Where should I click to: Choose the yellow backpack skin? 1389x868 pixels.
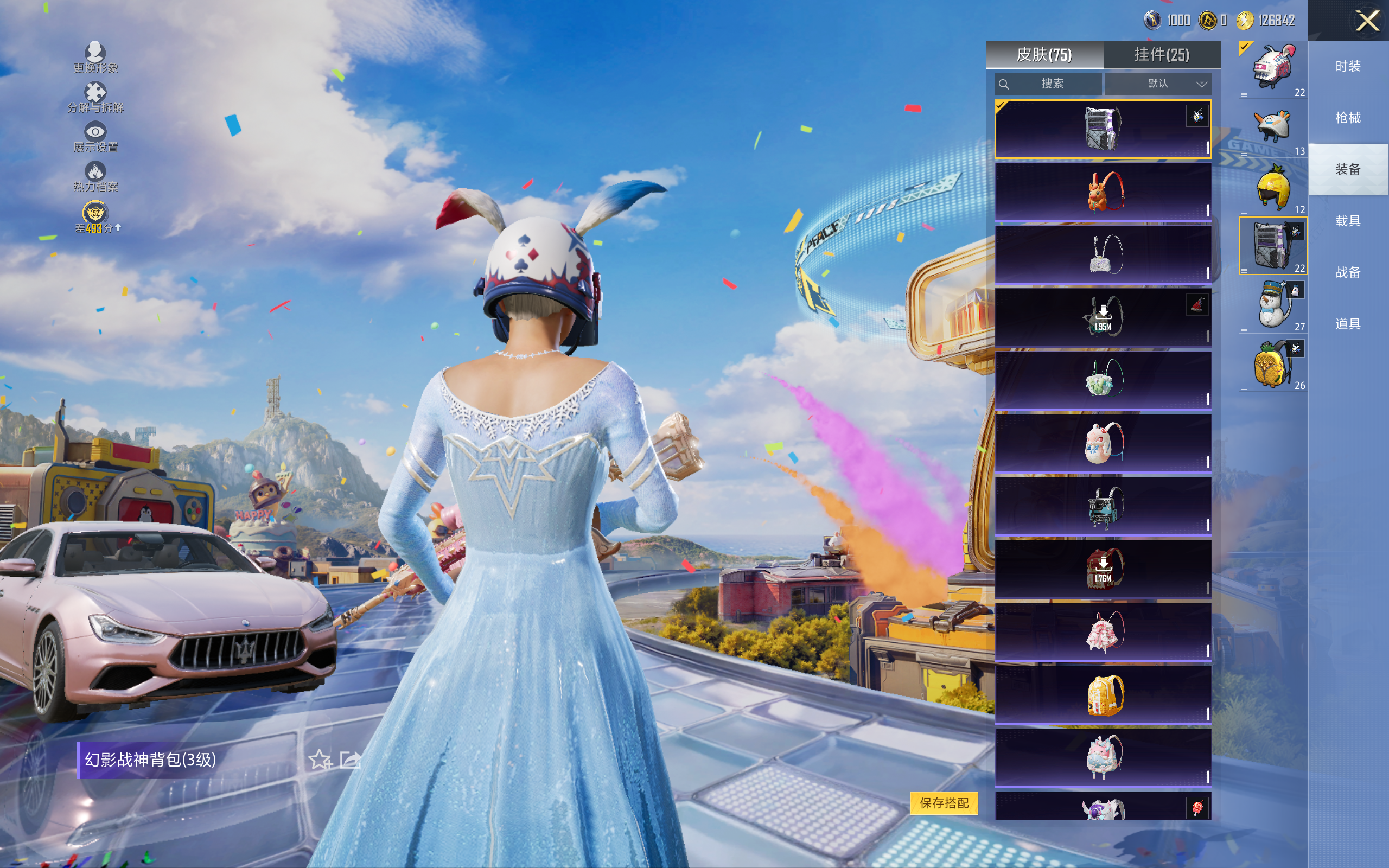[1103, 695]
